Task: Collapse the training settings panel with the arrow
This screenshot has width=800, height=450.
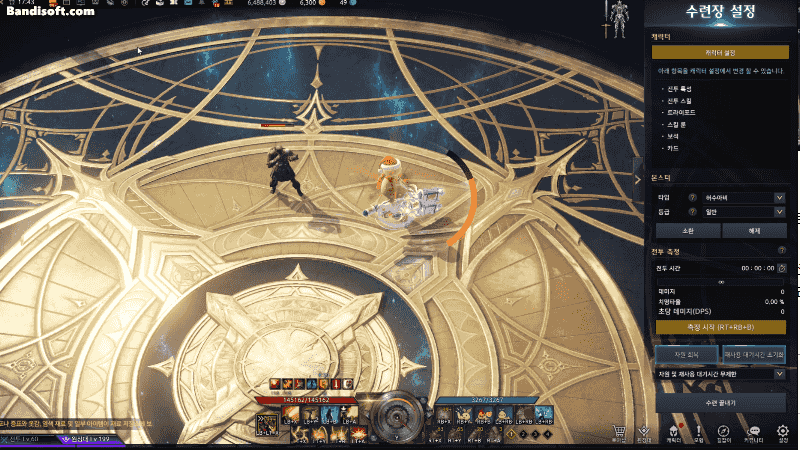Action: point(639,179)
